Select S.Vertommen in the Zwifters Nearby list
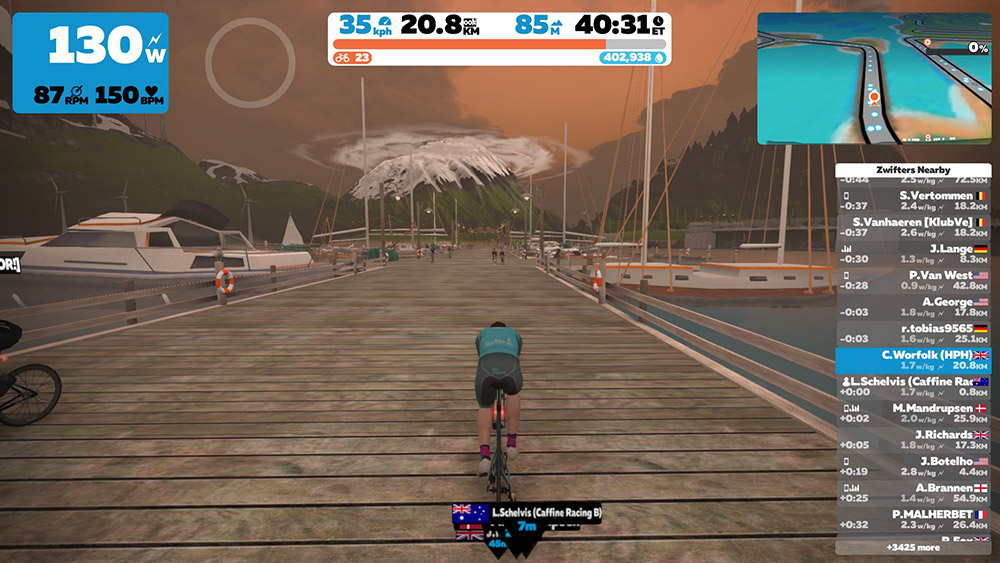This screenshot has height=563, width=1000. click(913, 201)
